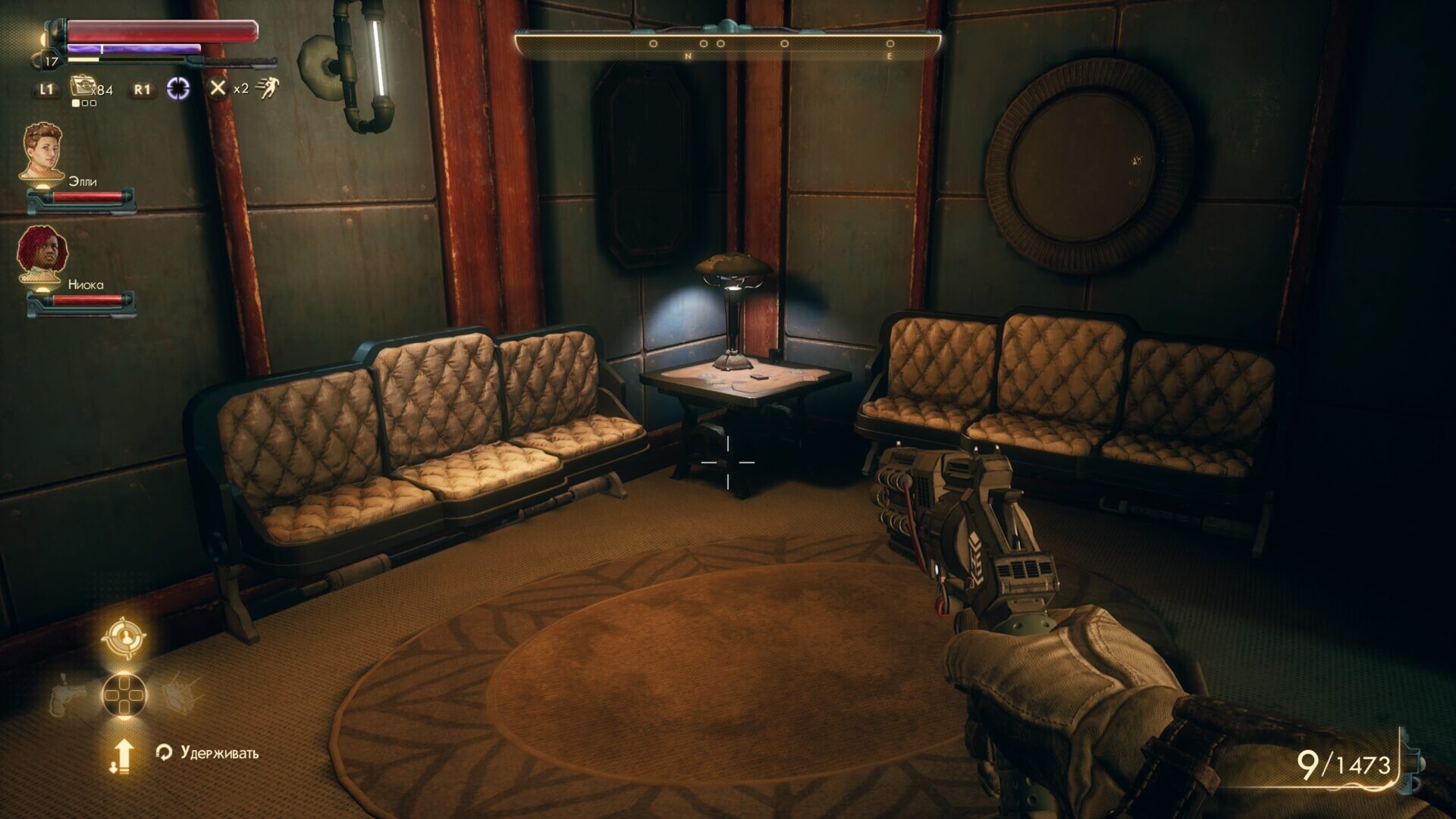Trigger the faded minigun companion ability icon
Viewport: 1456px width, 819px height.
pos(182,694)
